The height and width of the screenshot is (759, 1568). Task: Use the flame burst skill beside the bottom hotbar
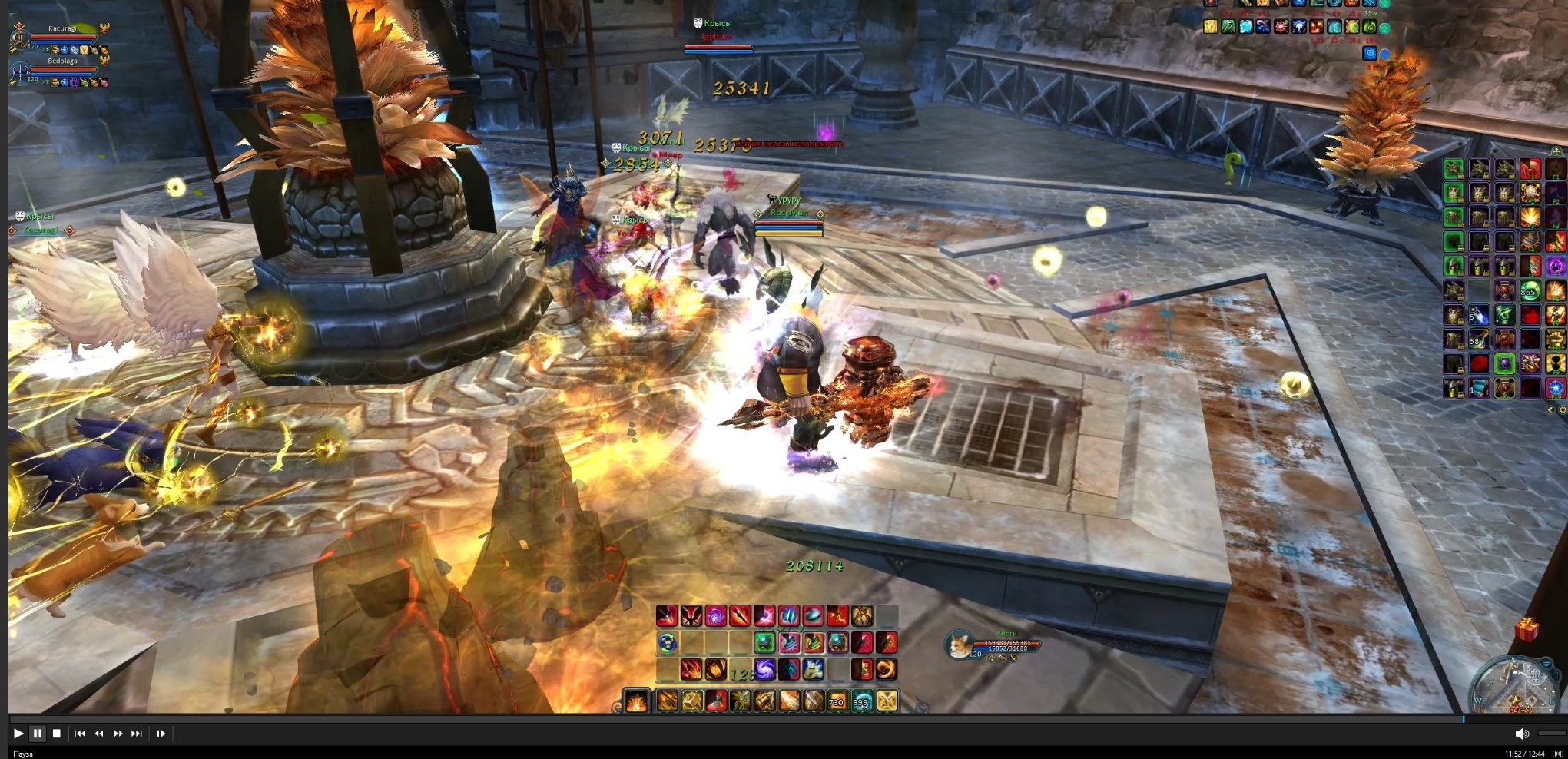click(x=637, y=701)
